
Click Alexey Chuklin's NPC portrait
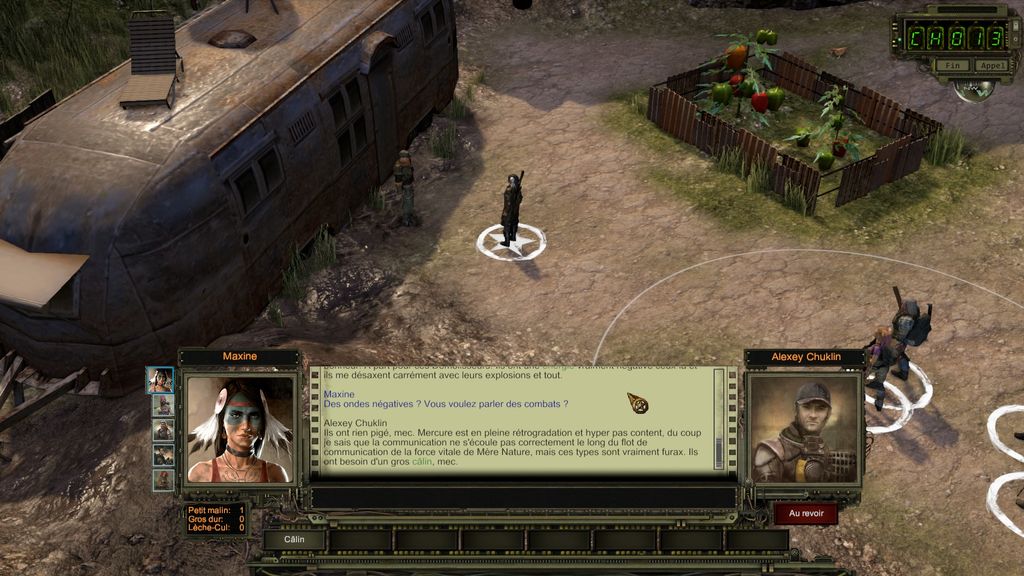(804, 429)
